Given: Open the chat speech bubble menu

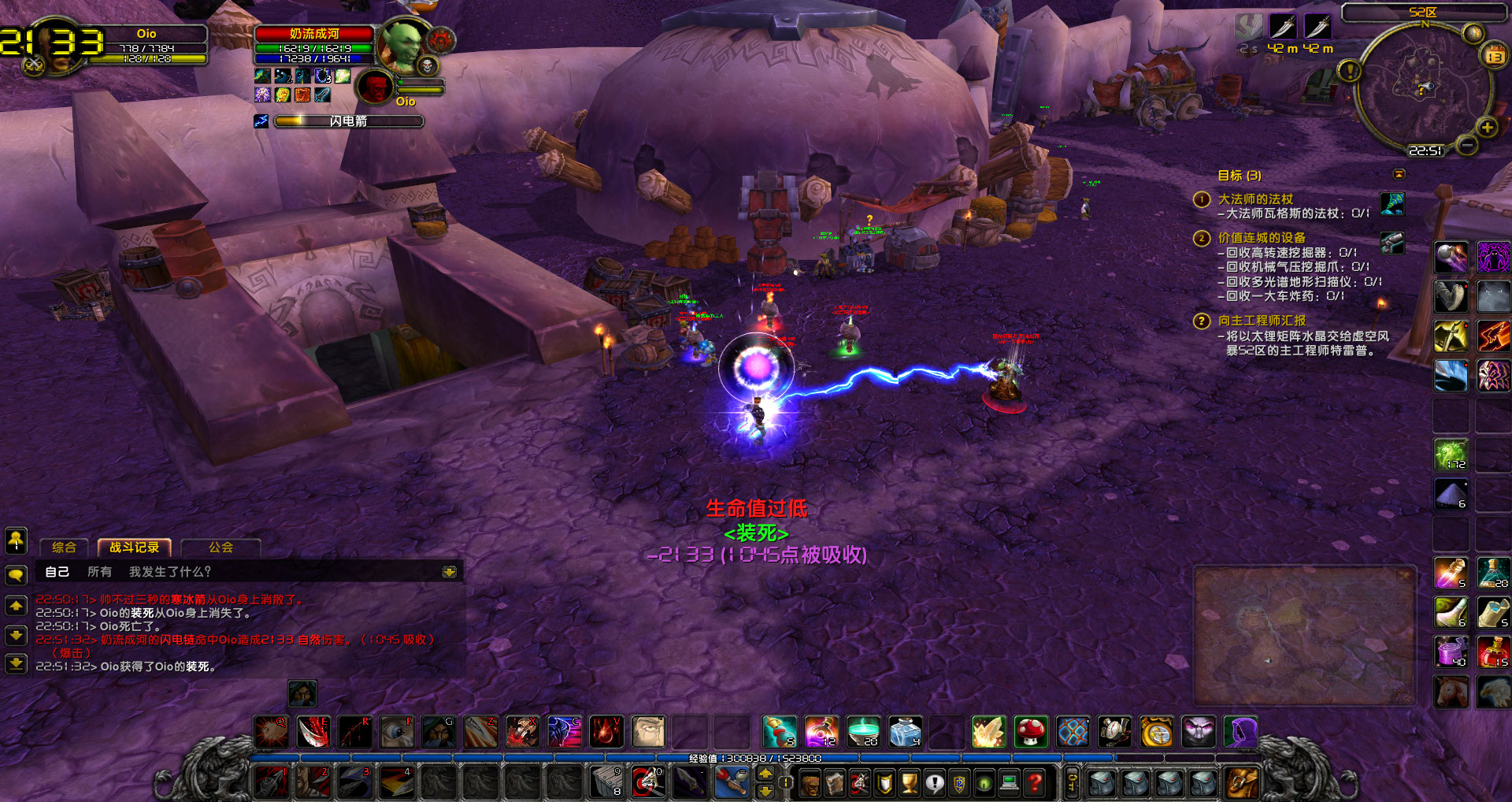Looking at the screenshot, I should (16, 575).
